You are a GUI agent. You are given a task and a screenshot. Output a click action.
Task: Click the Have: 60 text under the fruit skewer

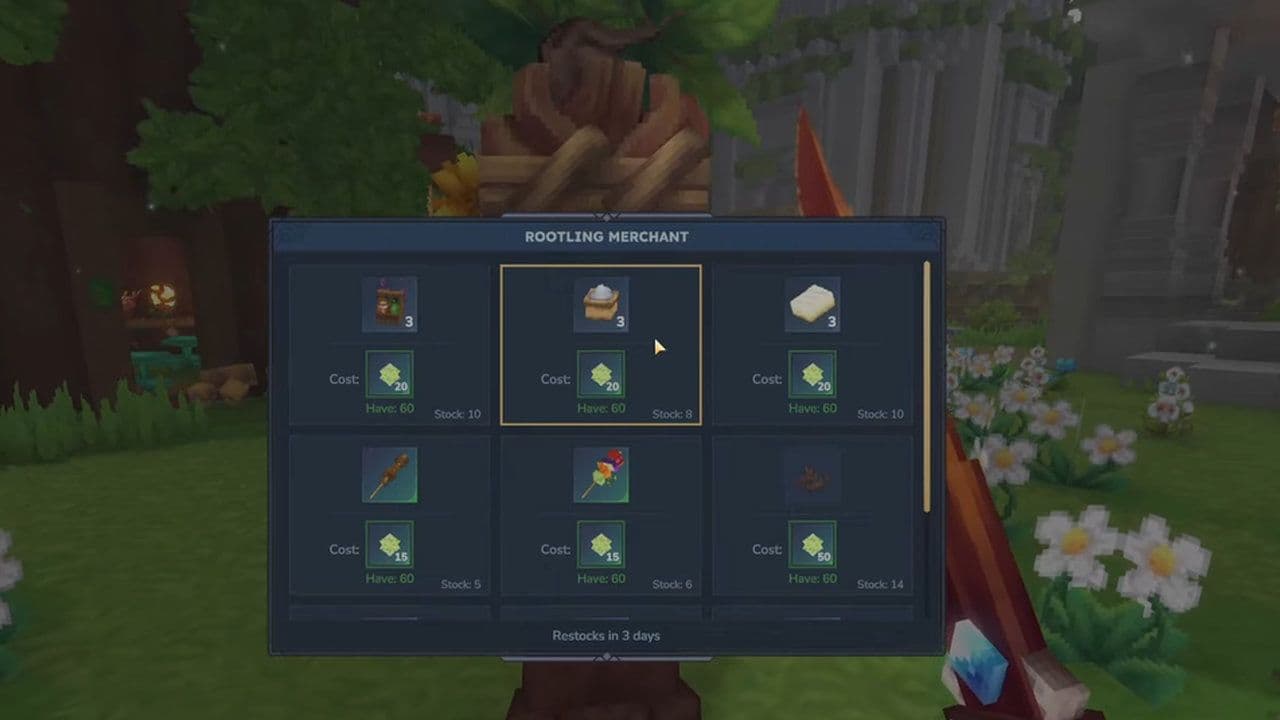[601, 578]
